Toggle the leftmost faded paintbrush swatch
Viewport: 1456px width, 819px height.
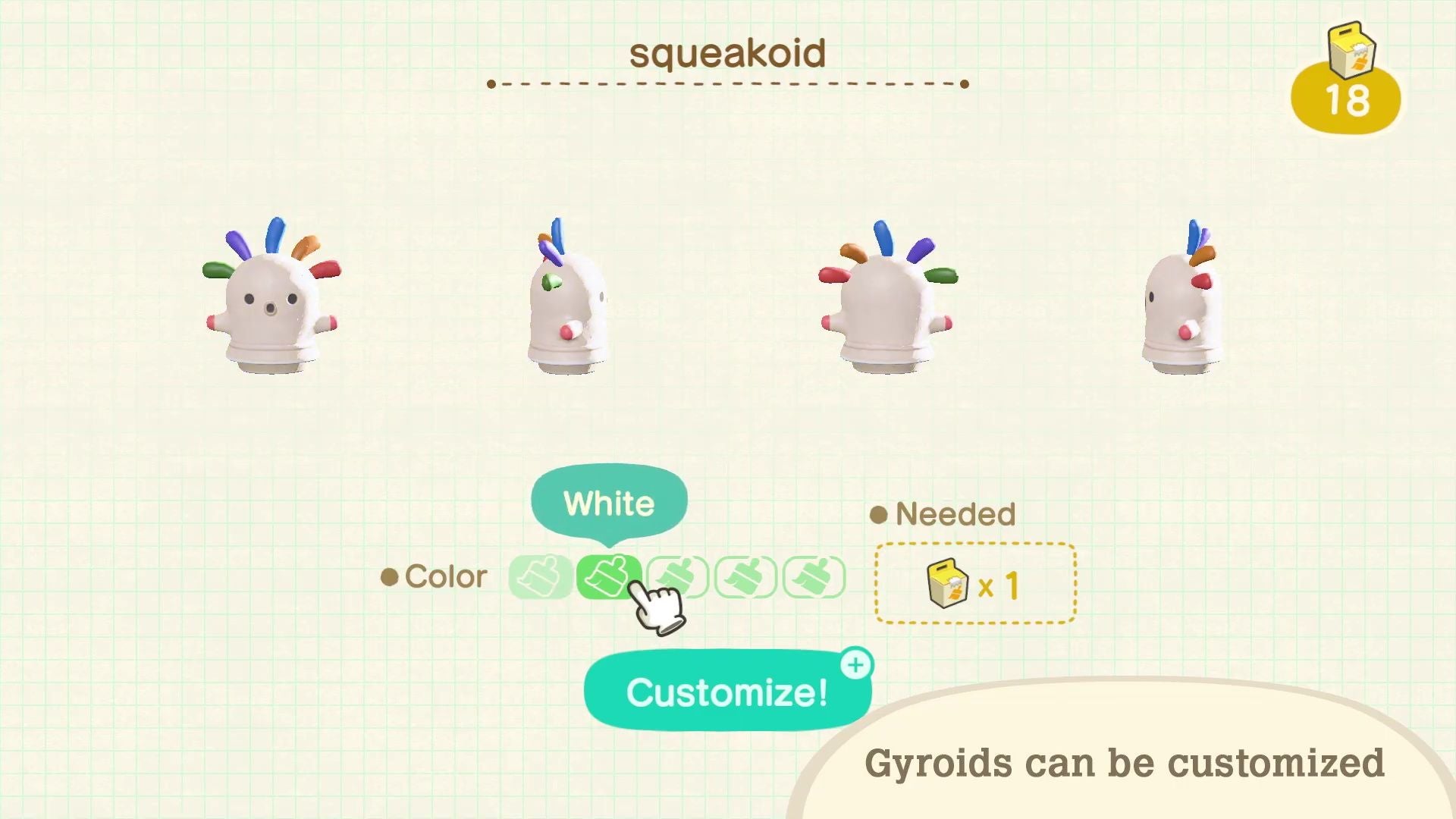pyautogui.click(x=540, y=578)
